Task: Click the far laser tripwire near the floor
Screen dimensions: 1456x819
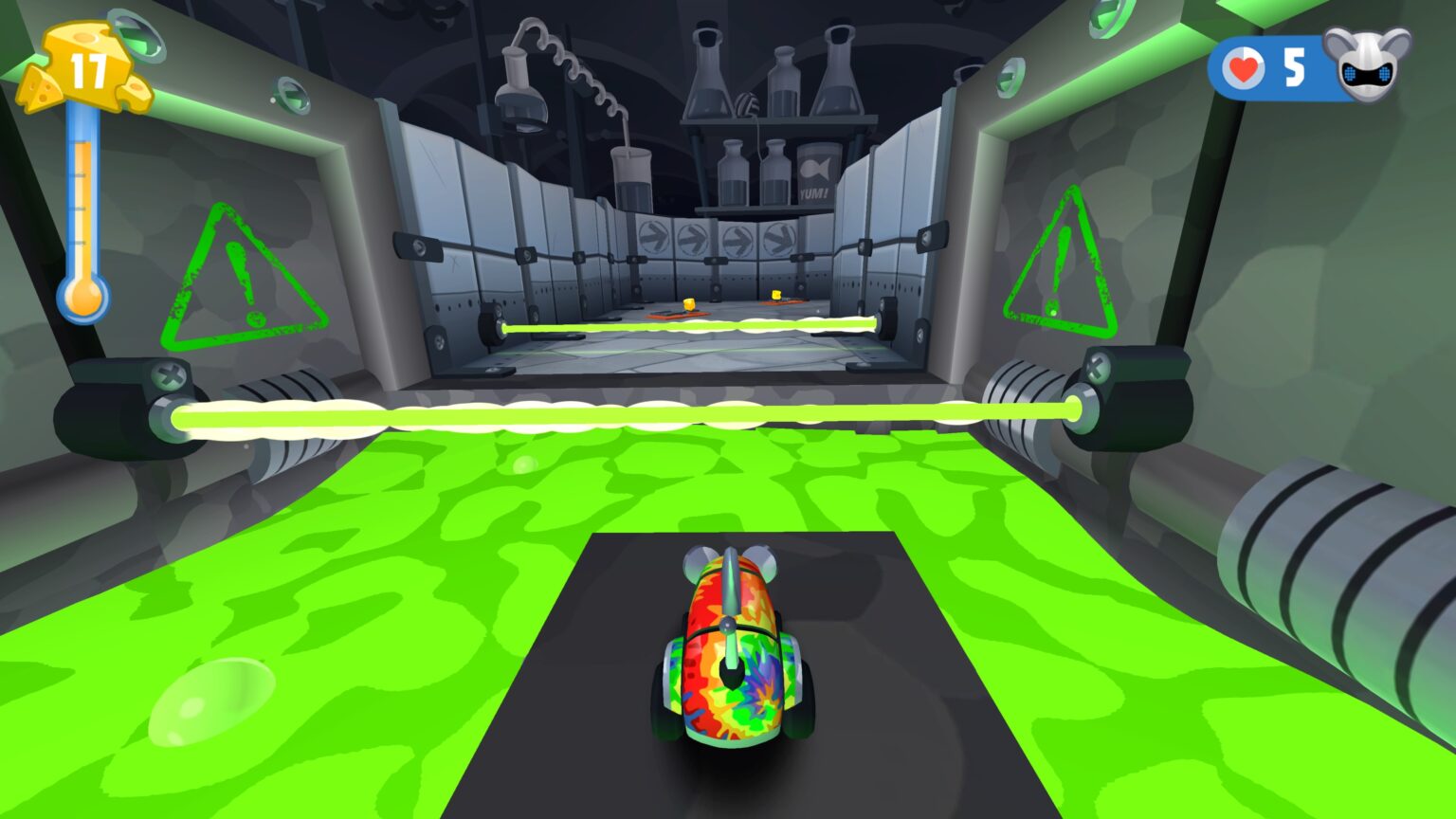Action: [692, 326]
